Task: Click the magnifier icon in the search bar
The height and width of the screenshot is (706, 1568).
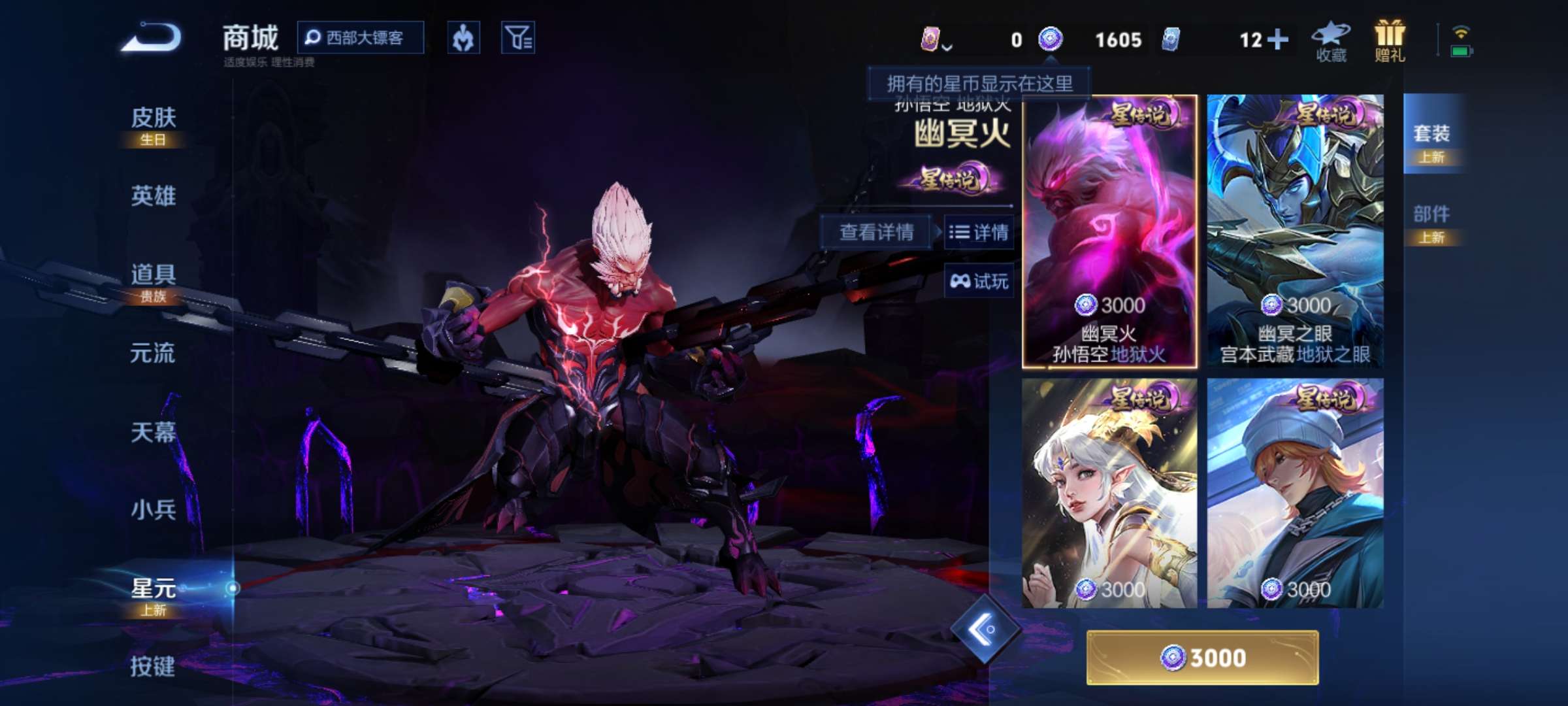Action: point(314,38)
